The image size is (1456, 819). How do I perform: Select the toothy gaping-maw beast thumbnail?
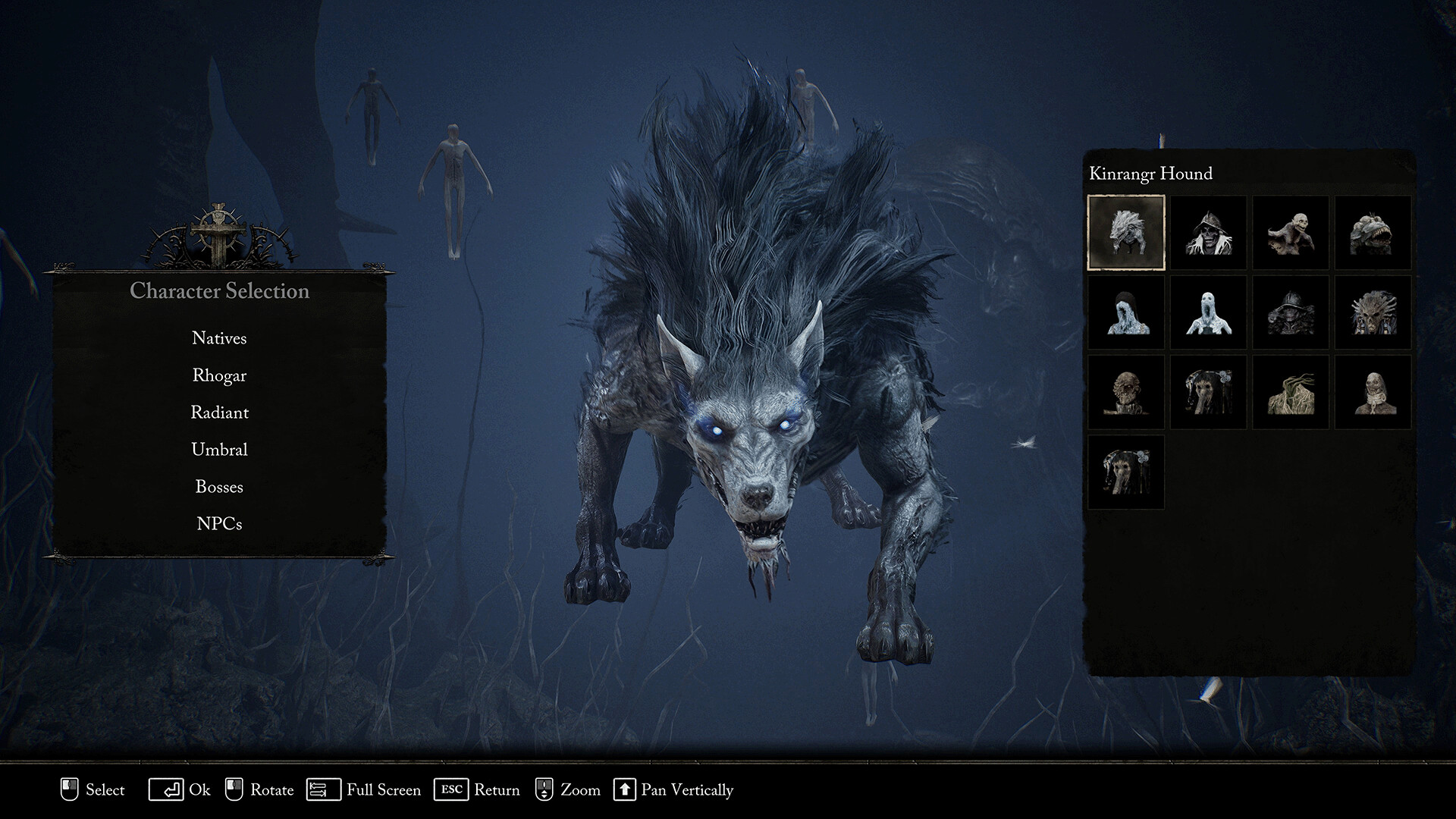point(1373,232)
